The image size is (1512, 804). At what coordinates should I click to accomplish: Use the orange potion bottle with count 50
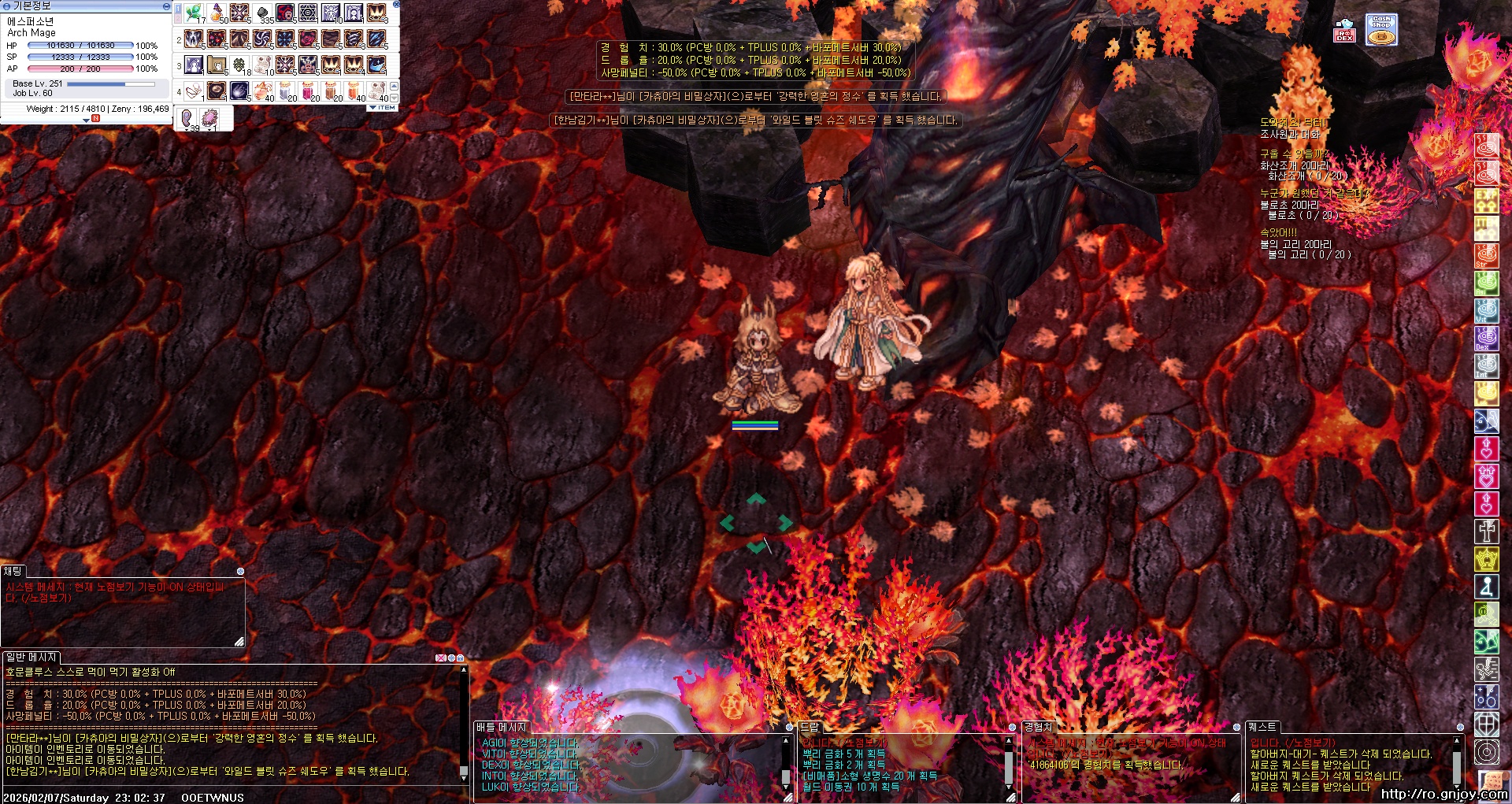(217, 13)
